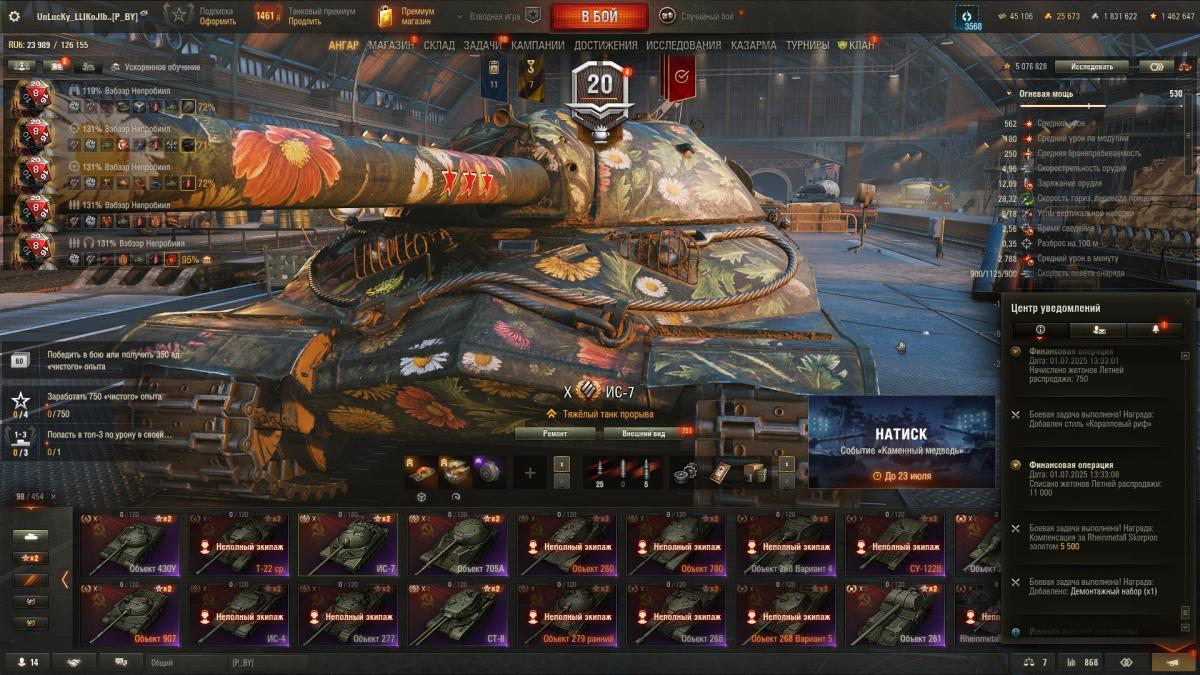Screen dimensions: 1200x675
Task: Open the ИССЛЕДОВАНИЯ research tab
Action: click(683, 45)
